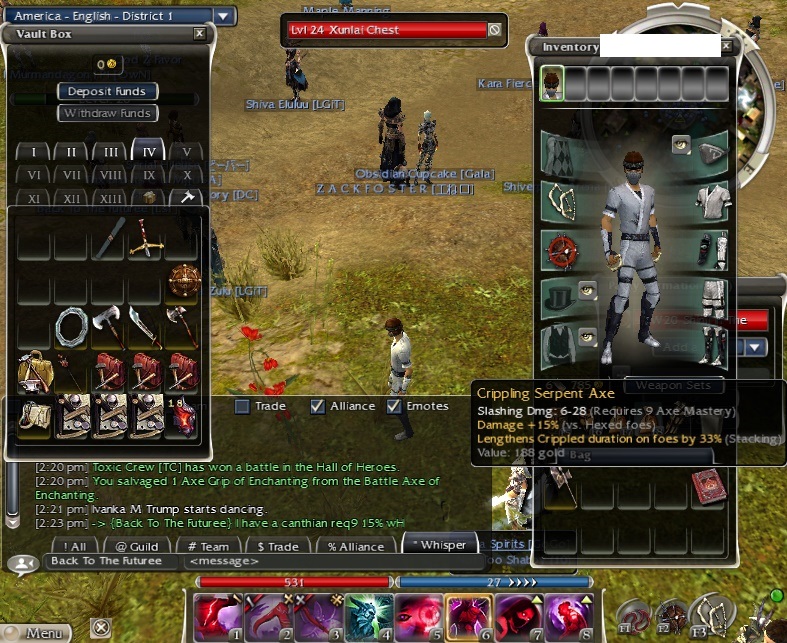Select the shirt chest armor slot
The height and width of the screenshot is (643, 787).
(x=713, y=200)
